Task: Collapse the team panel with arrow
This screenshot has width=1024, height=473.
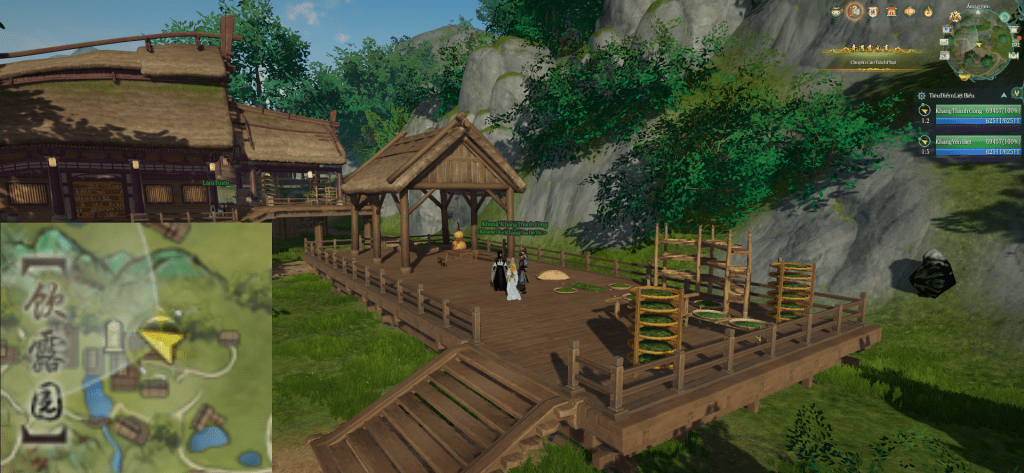Action: coord(1002,95)
